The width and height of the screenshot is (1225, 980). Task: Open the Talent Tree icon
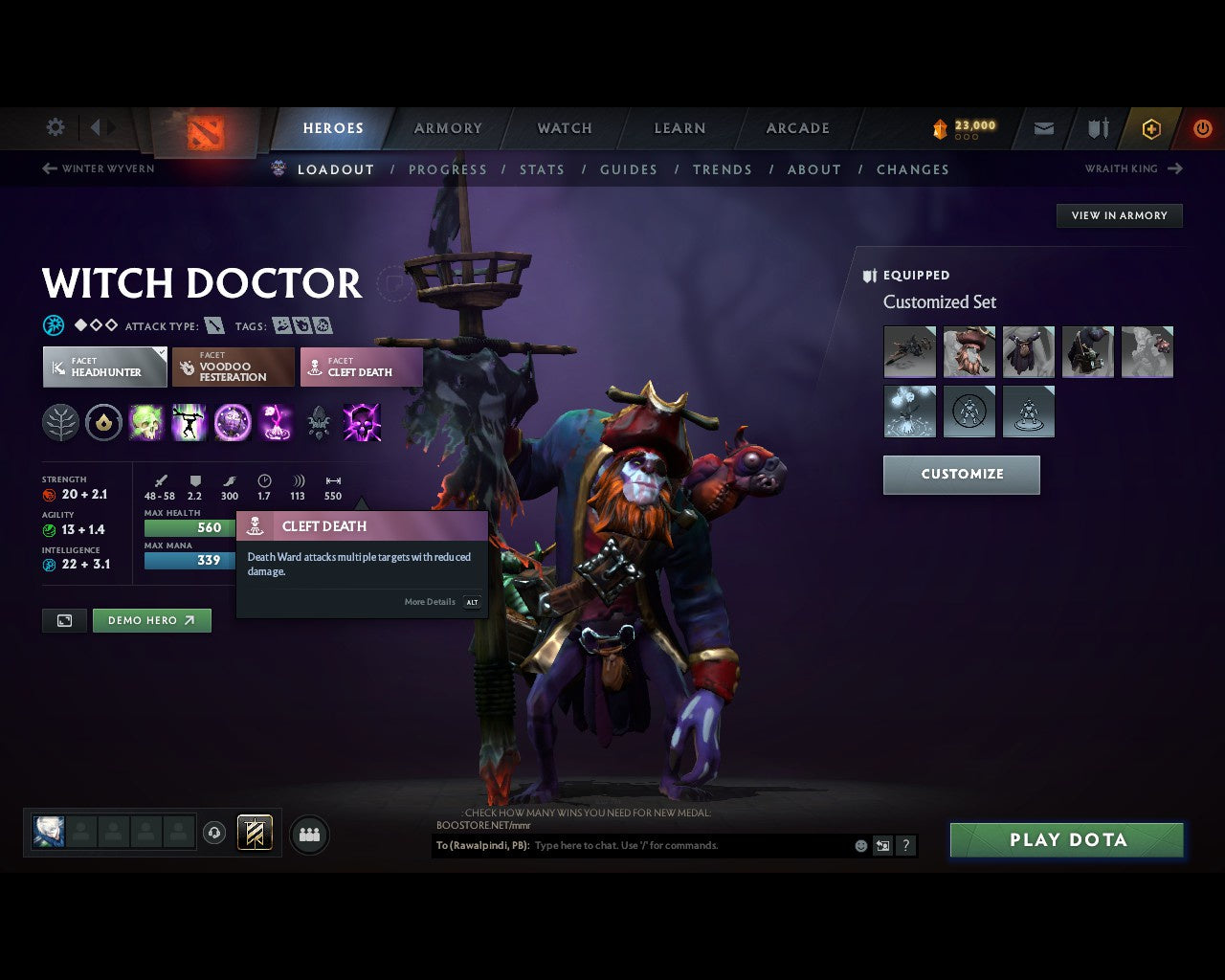(x=61, y=422)
